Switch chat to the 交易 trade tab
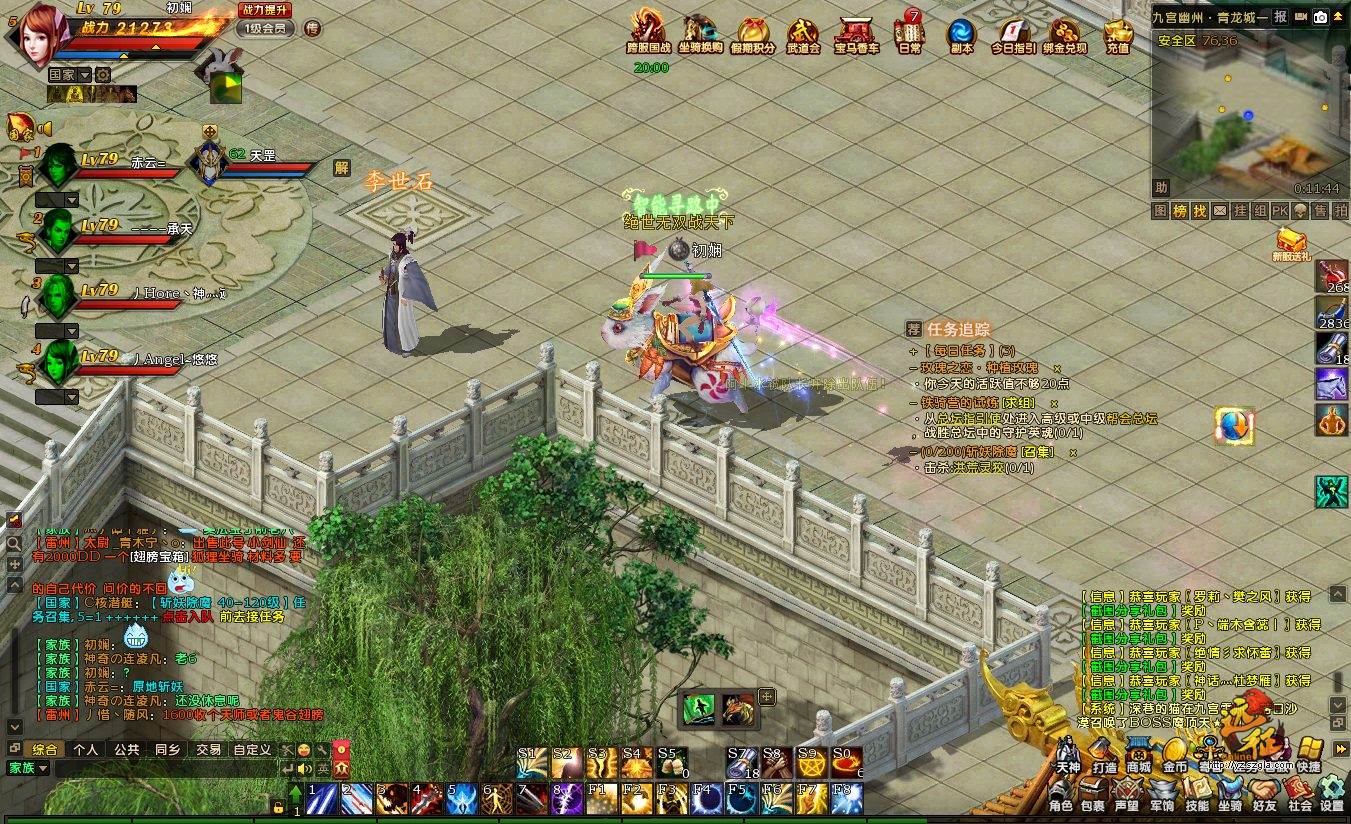 tap(208, 749)
